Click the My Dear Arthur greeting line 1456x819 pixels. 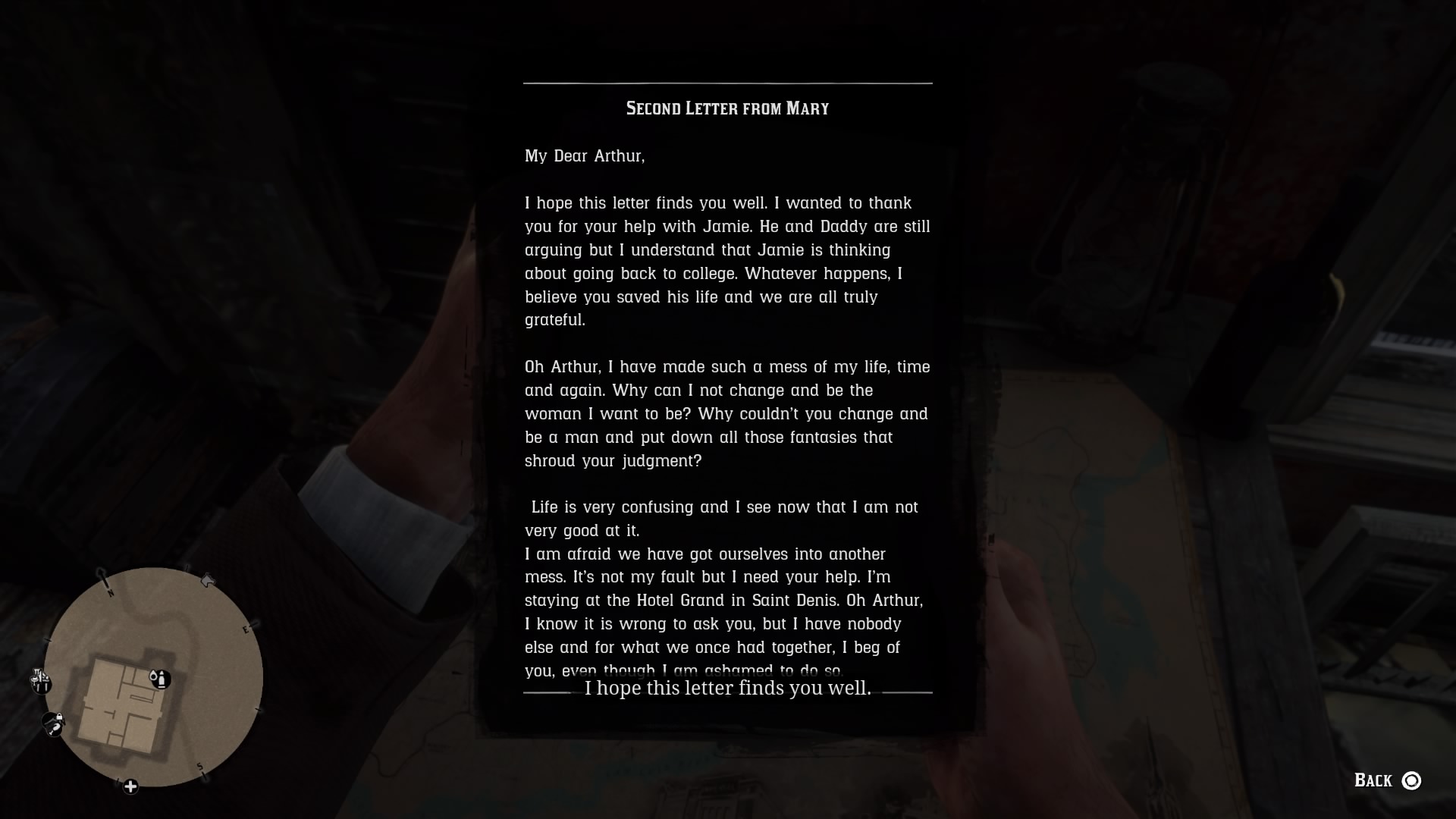pyautogui.click(x=584, y=156)
